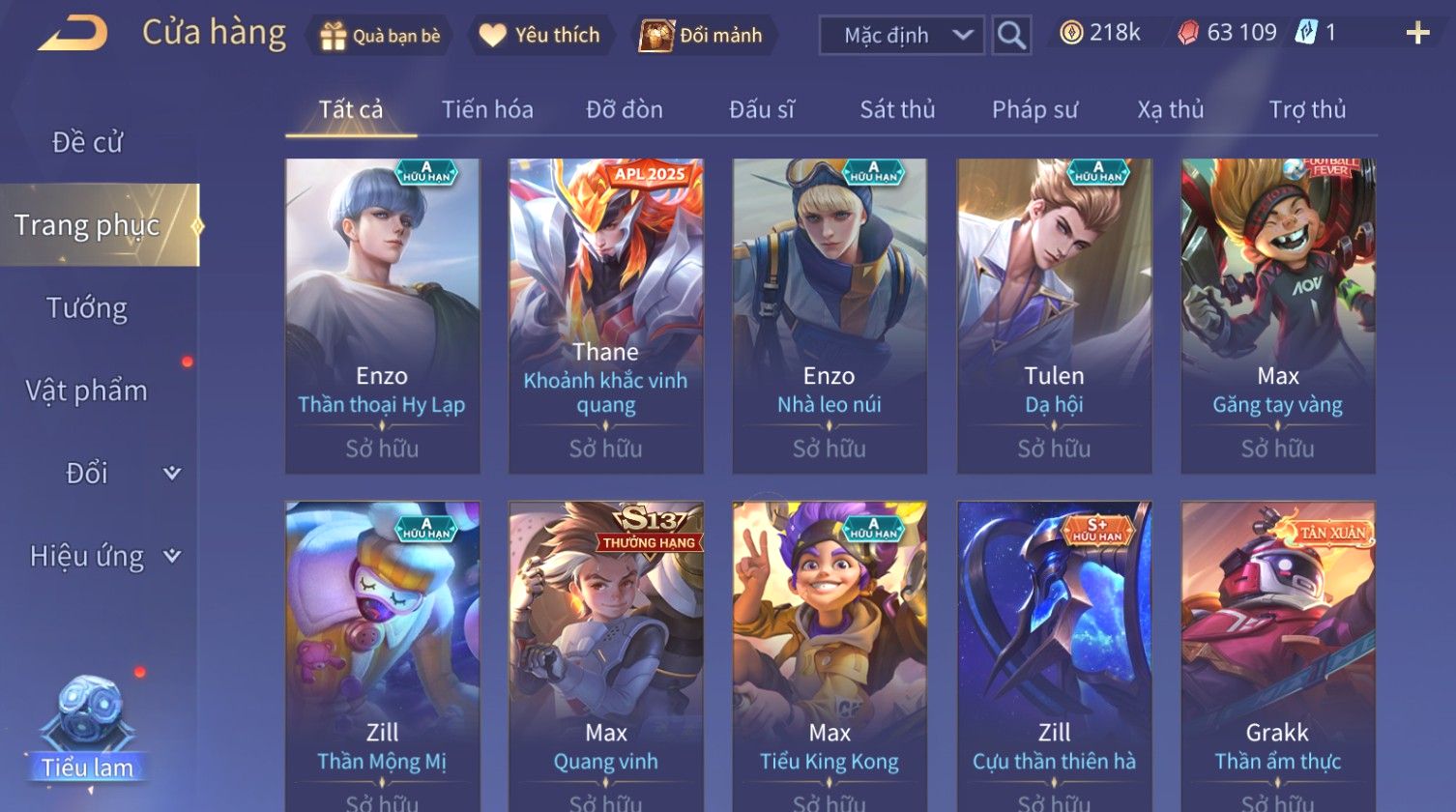Pick the Grakk Thần ẩm thực skin
Screen dimensions: 1456x812
tap(1278, 655)
